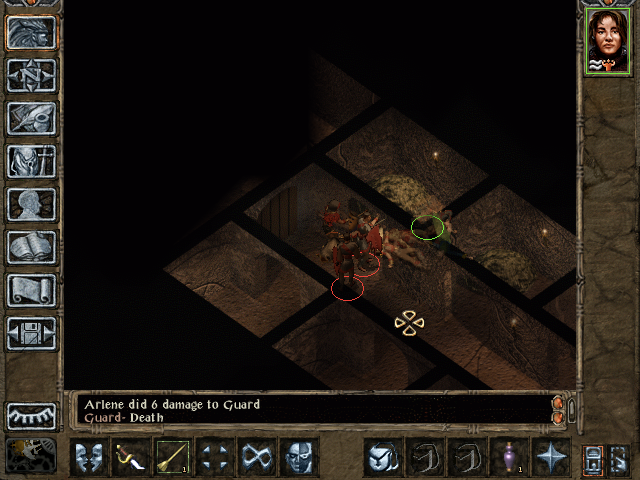
Task: Open the star special abilities button
Action: 549,457
